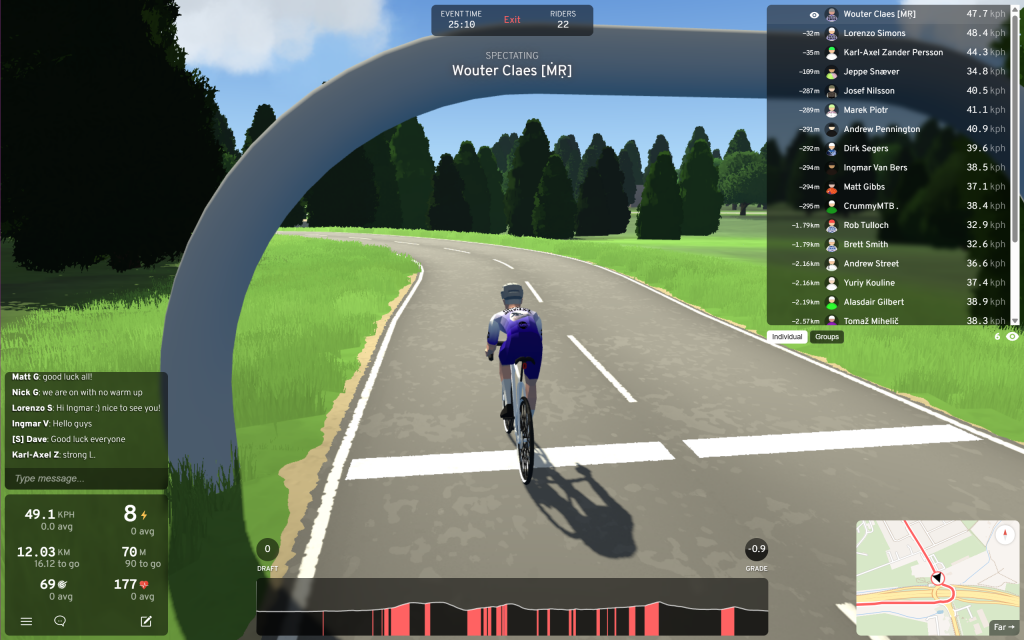The image size is (1024, 640).
Task: Spectate Alasdair Gilbert
Action: pyautogui.click(x=873, y=301)
